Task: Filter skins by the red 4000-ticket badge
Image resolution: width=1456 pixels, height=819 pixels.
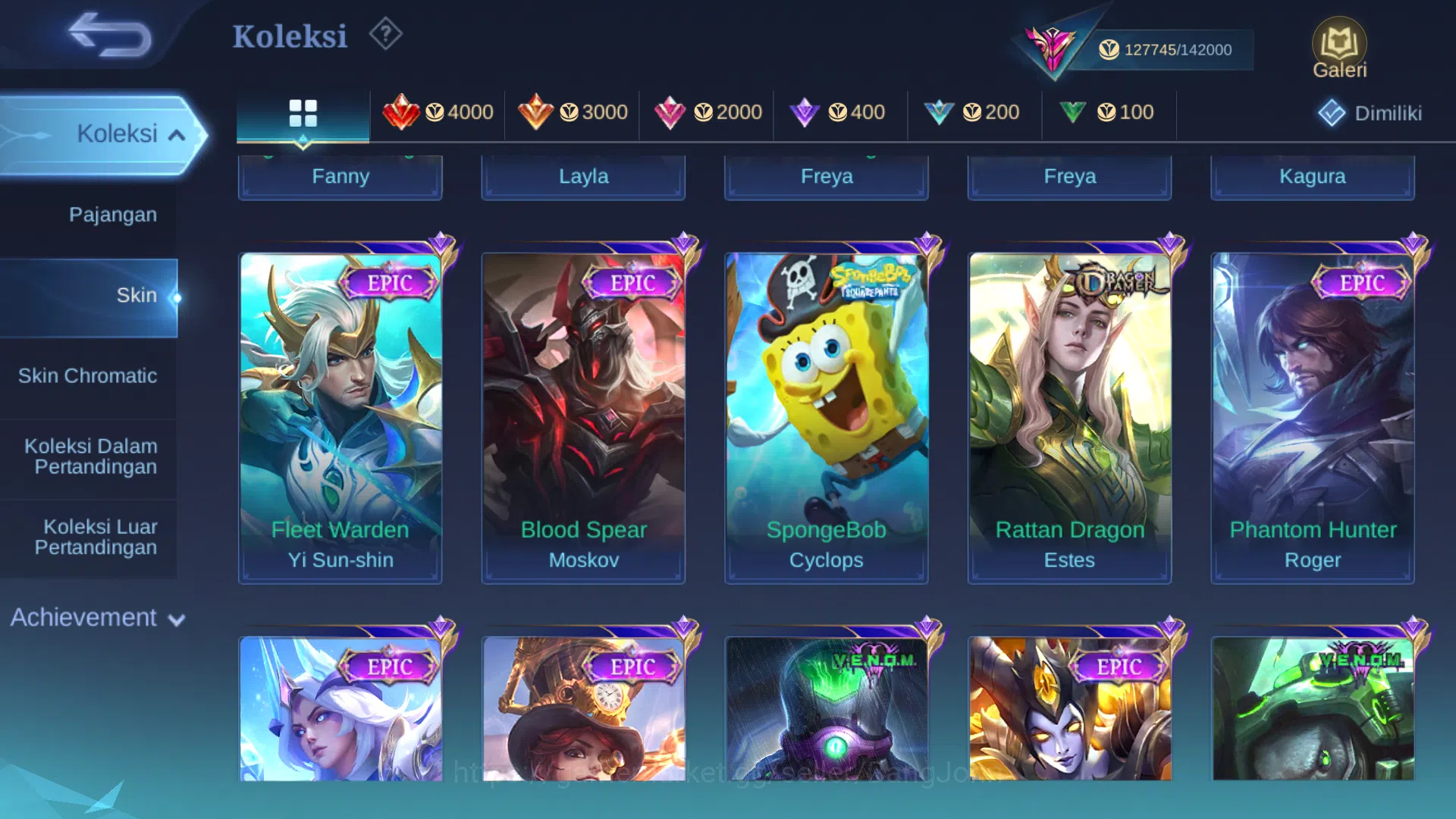Action: [x=440, y=112]
